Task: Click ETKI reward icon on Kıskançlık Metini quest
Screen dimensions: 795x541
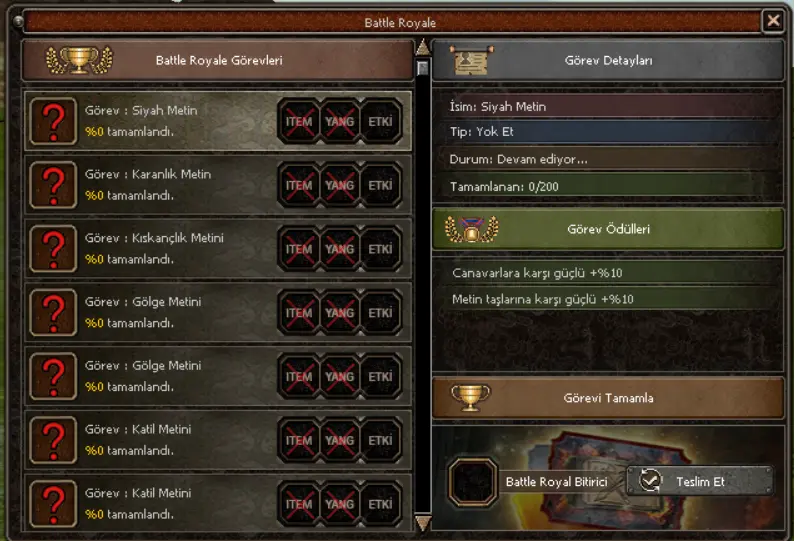Action: click(x=380, y=249)
